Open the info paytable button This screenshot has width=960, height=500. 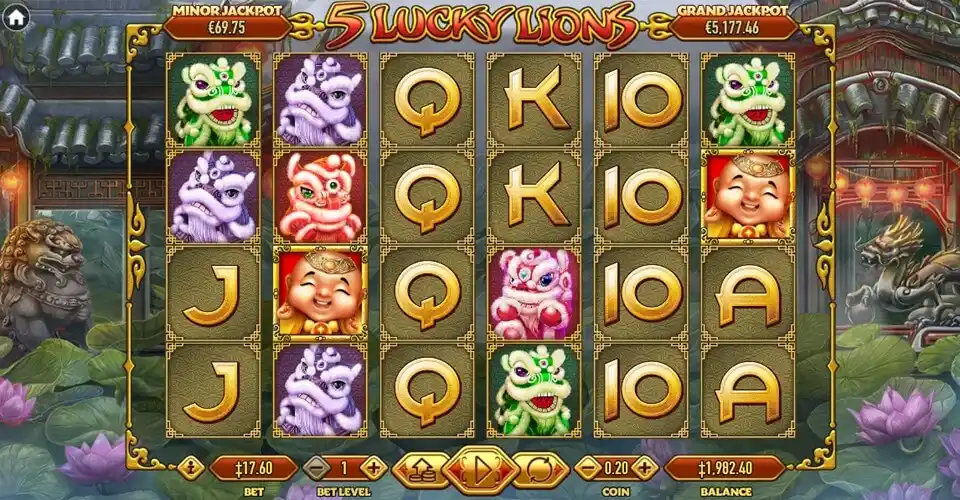190,467
